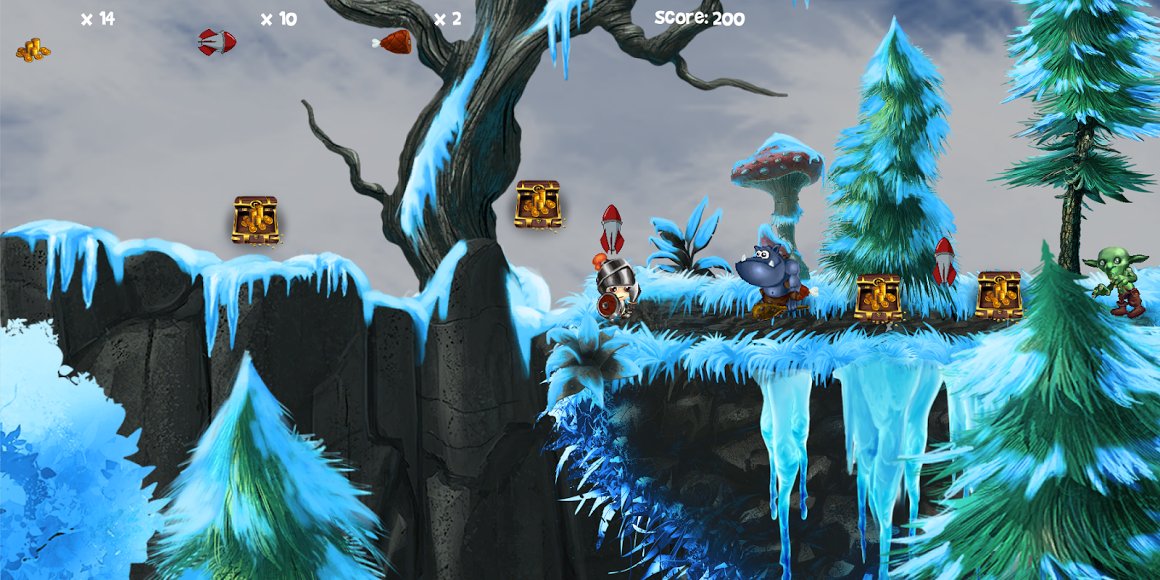Click the gold coins counter icon
Screen dimensions: 1160x580
point(33,49)
